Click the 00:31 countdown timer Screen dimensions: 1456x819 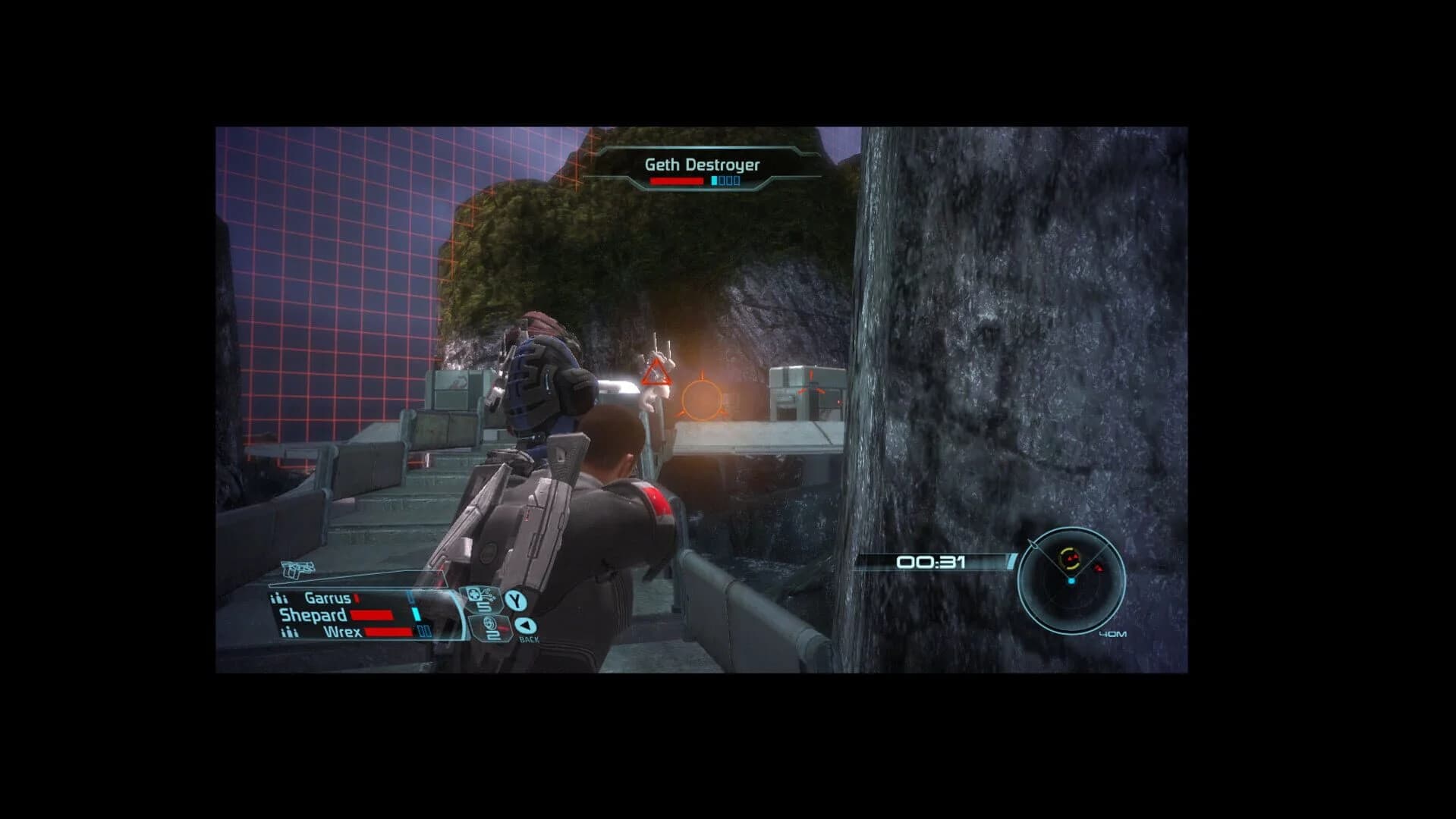[929, 561]
